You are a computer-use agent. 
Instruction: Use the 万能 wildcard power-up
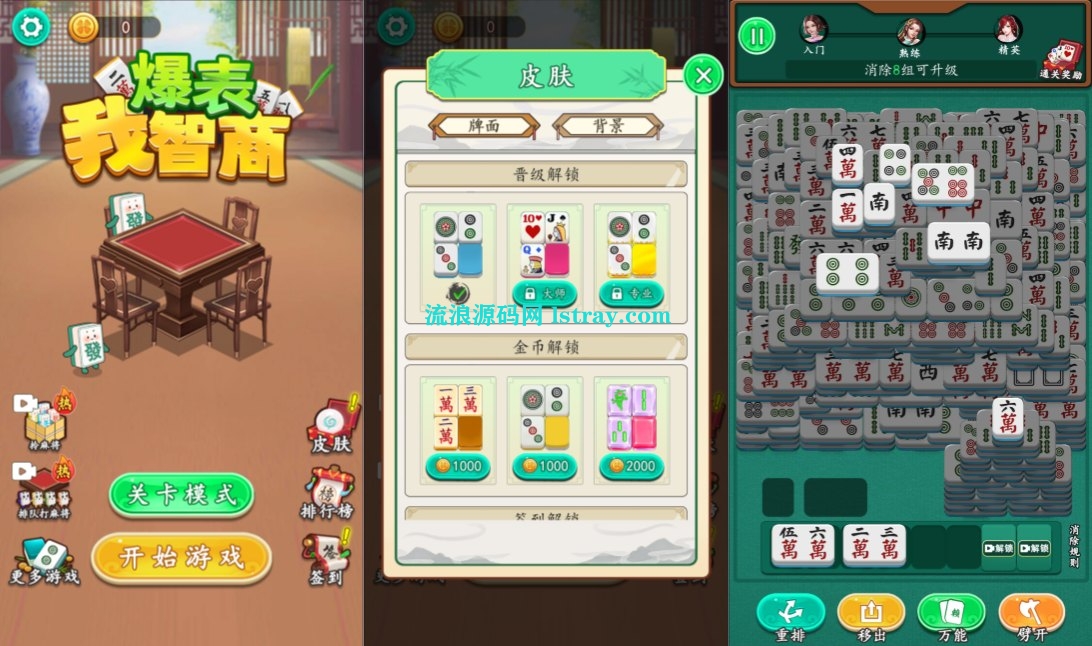951,615
